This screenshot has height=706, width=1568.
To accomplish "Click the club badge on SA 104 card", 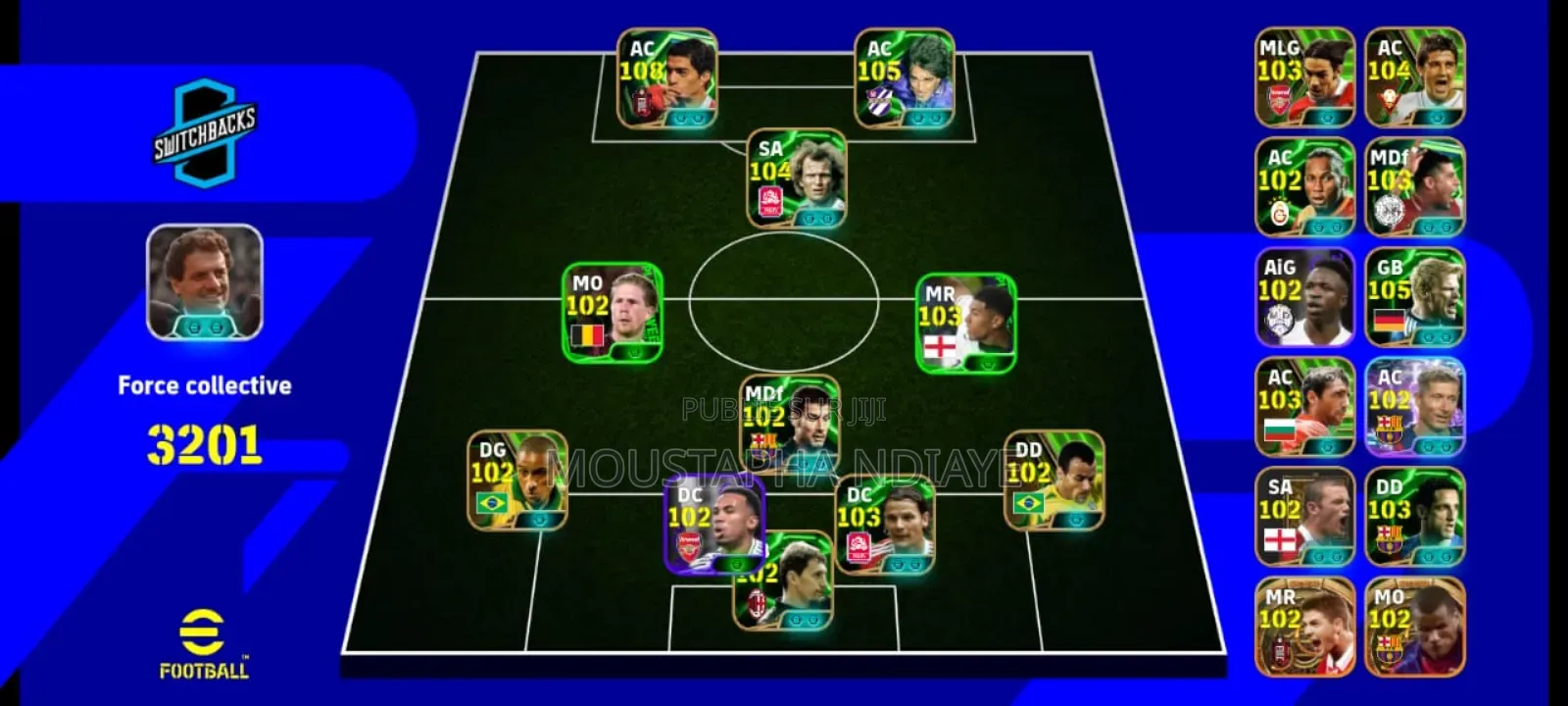I will (x=768, y=199).
